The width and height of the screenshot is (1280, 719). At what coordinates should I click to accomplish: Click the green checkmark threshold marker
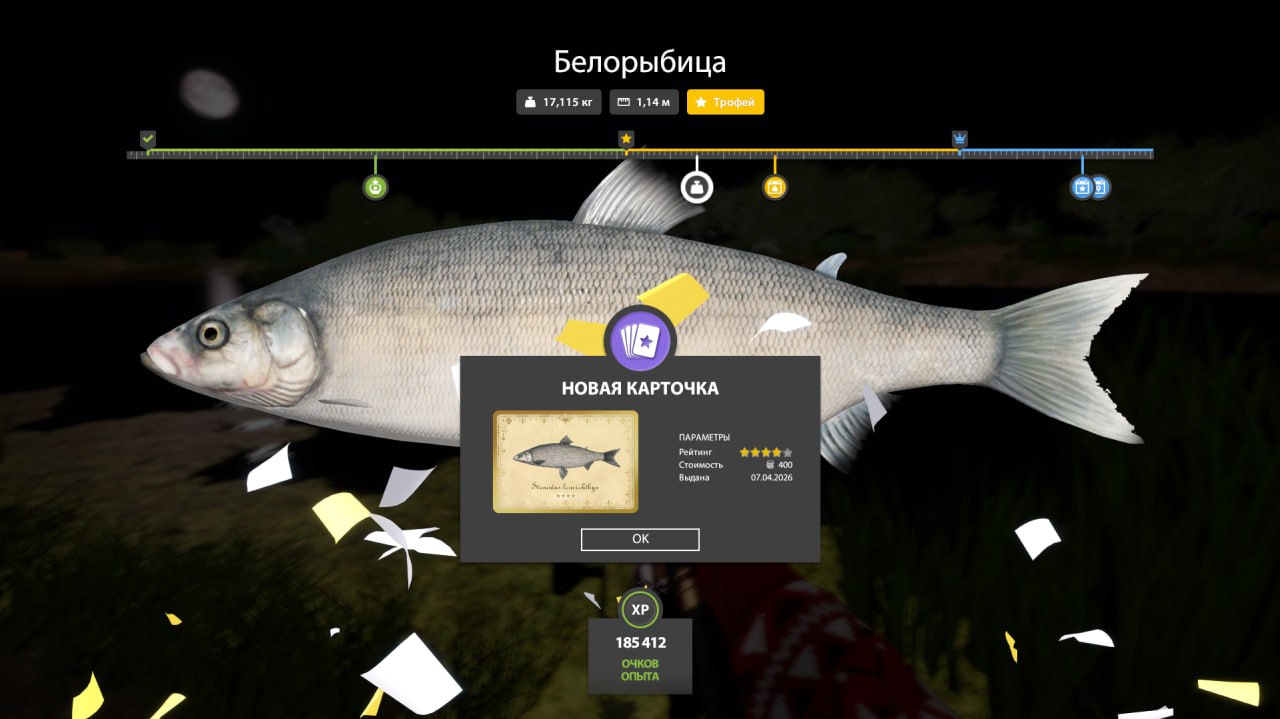point(148,139)
